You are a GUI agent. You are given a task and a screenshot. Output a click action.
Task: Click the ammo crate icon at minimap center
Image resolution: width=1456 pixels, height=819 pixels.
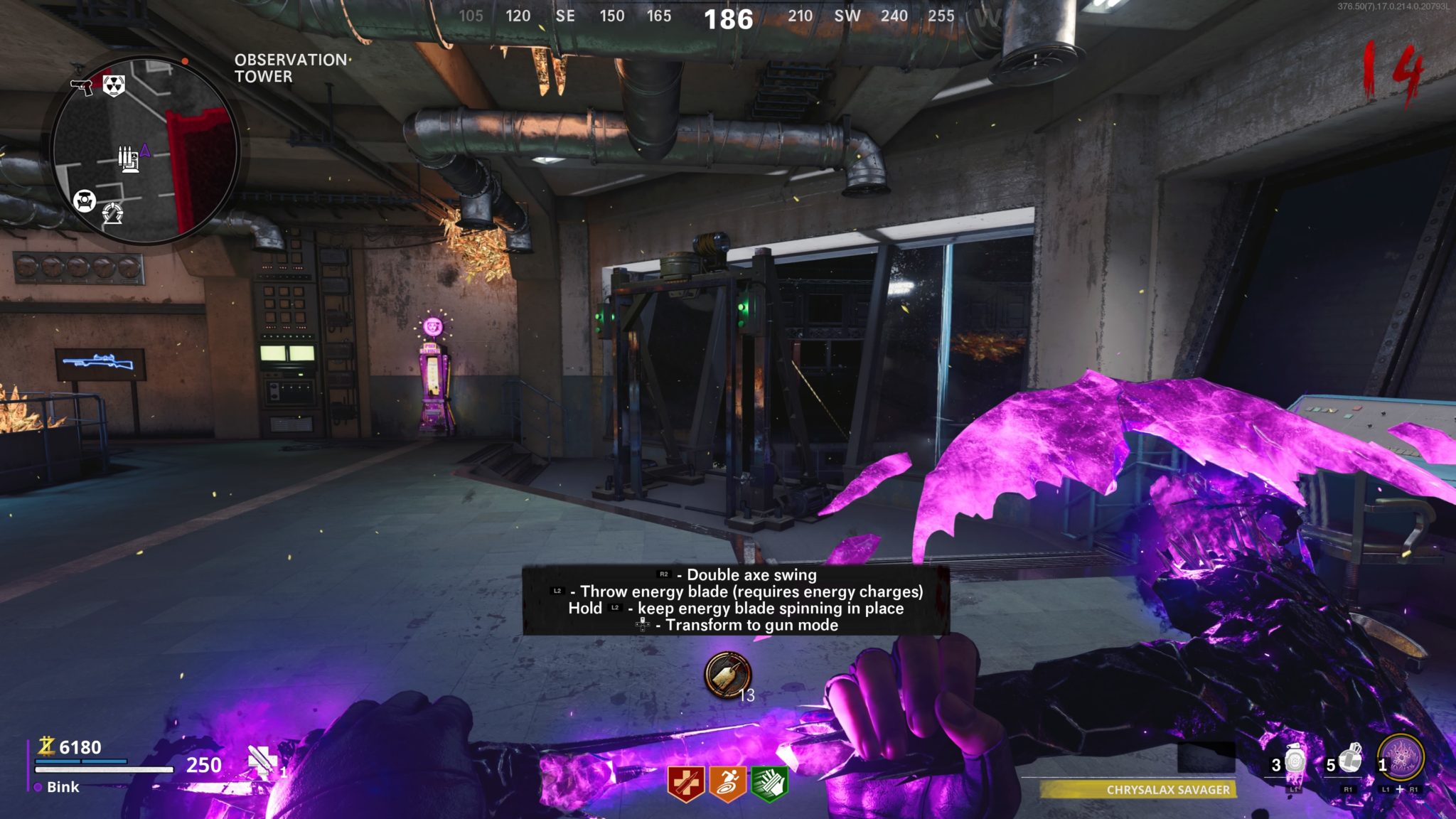pos(129,159)
